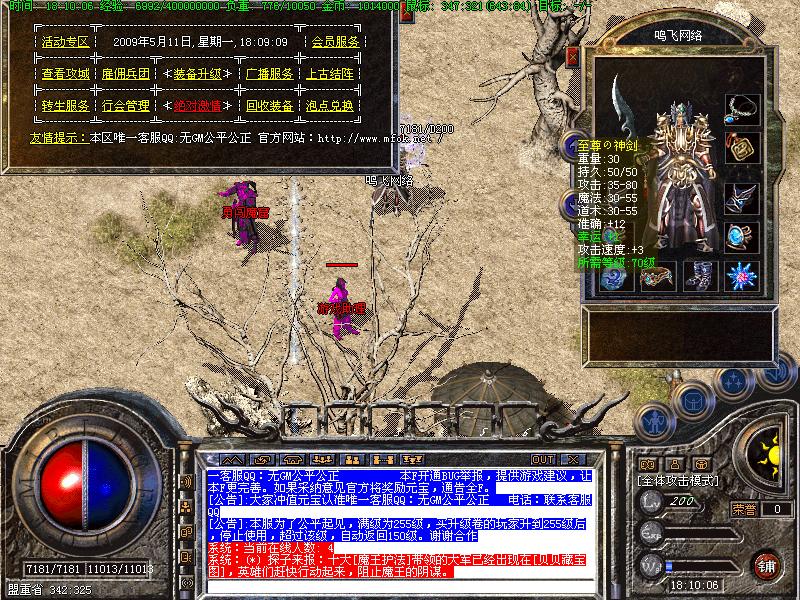Select the gold medal equipment slot

click(741, 148)
